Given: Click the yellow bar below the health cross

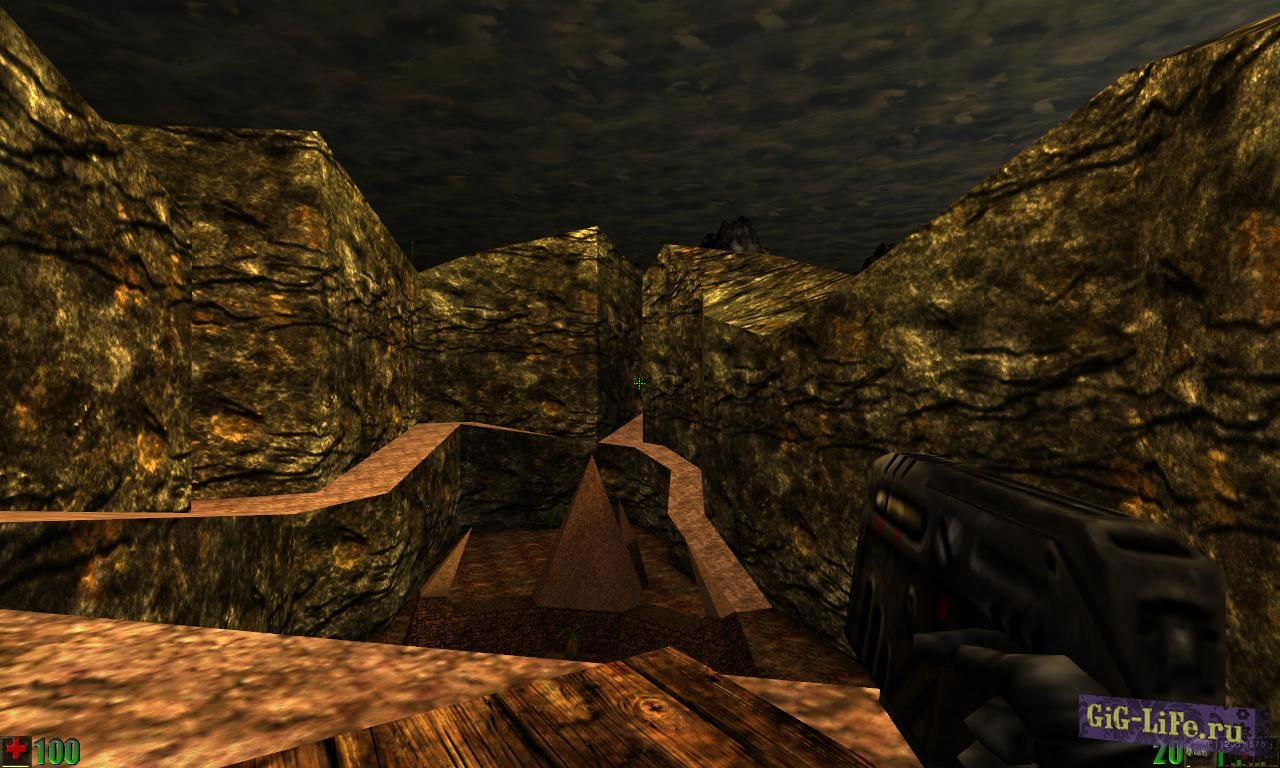Looking at the screenshot, I should click(14, 766).
